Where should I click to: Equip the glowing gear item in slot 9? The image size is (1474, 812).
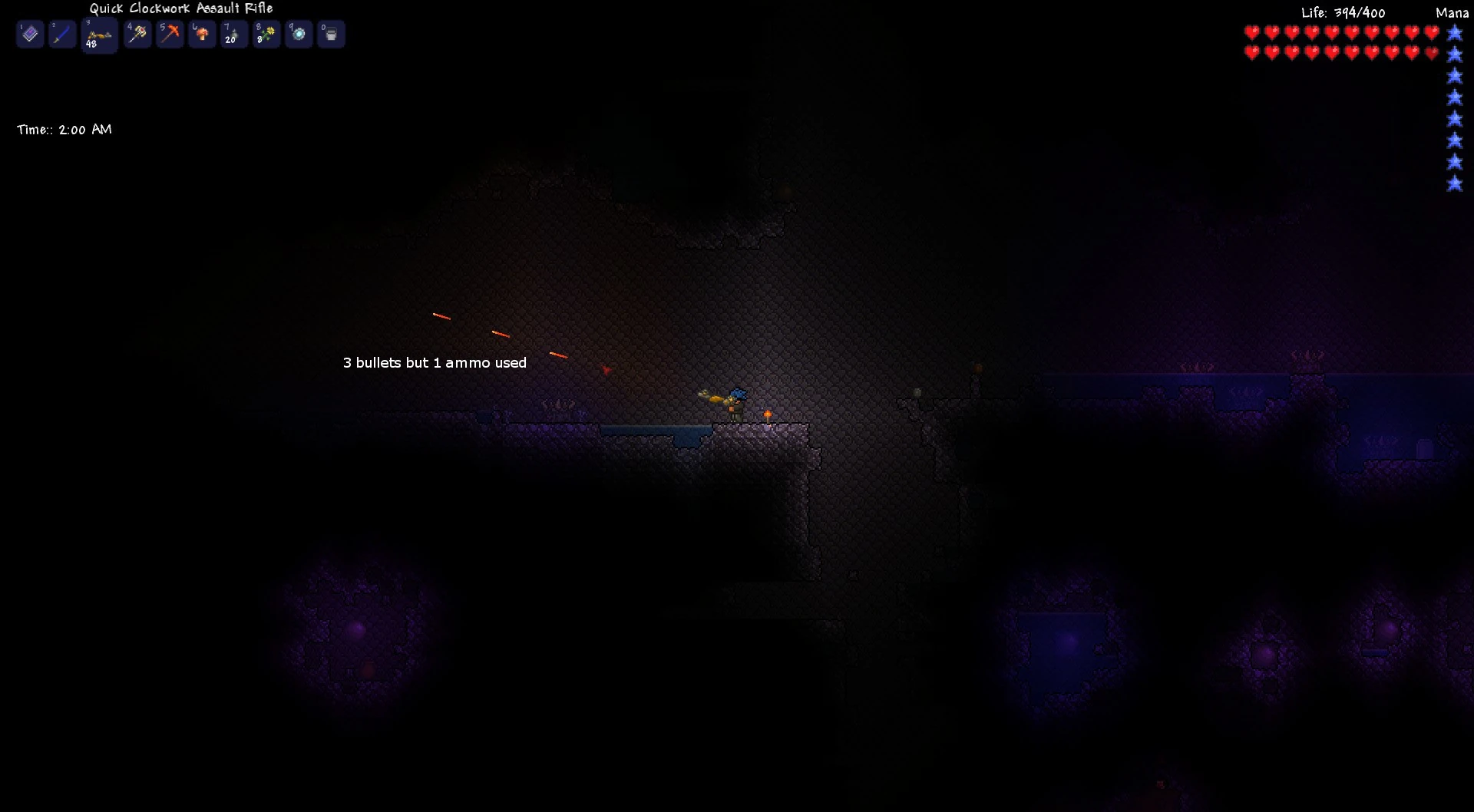[299, 34]
